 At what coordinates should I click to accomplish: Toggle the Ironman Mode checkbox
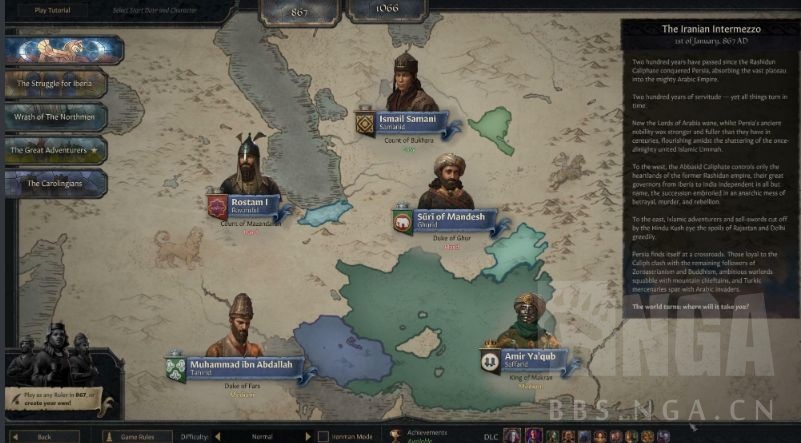[x=323, y=436]
